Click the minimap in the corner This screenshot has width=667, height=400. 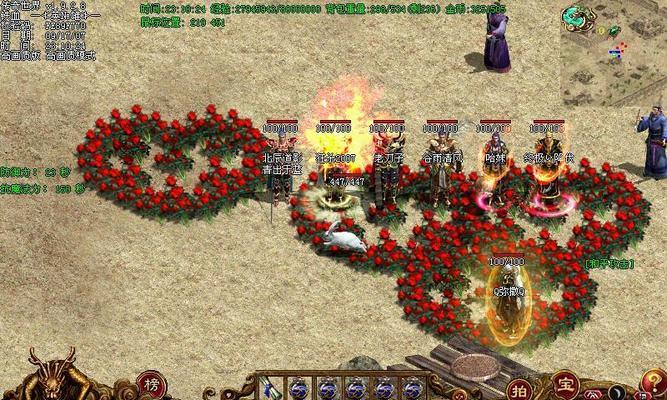(612, 50)
